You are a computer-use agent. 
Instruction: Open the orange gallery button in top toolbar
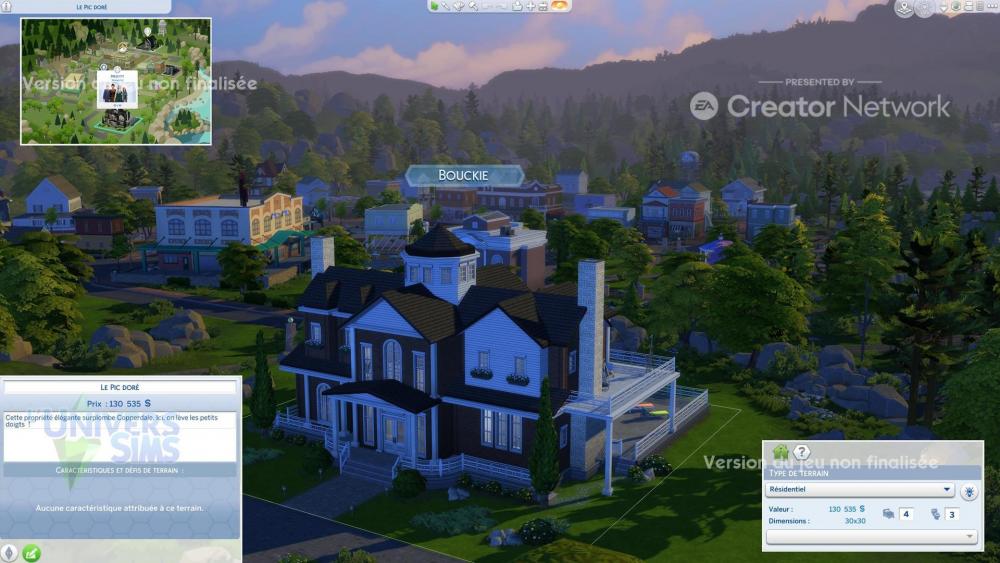560,6
